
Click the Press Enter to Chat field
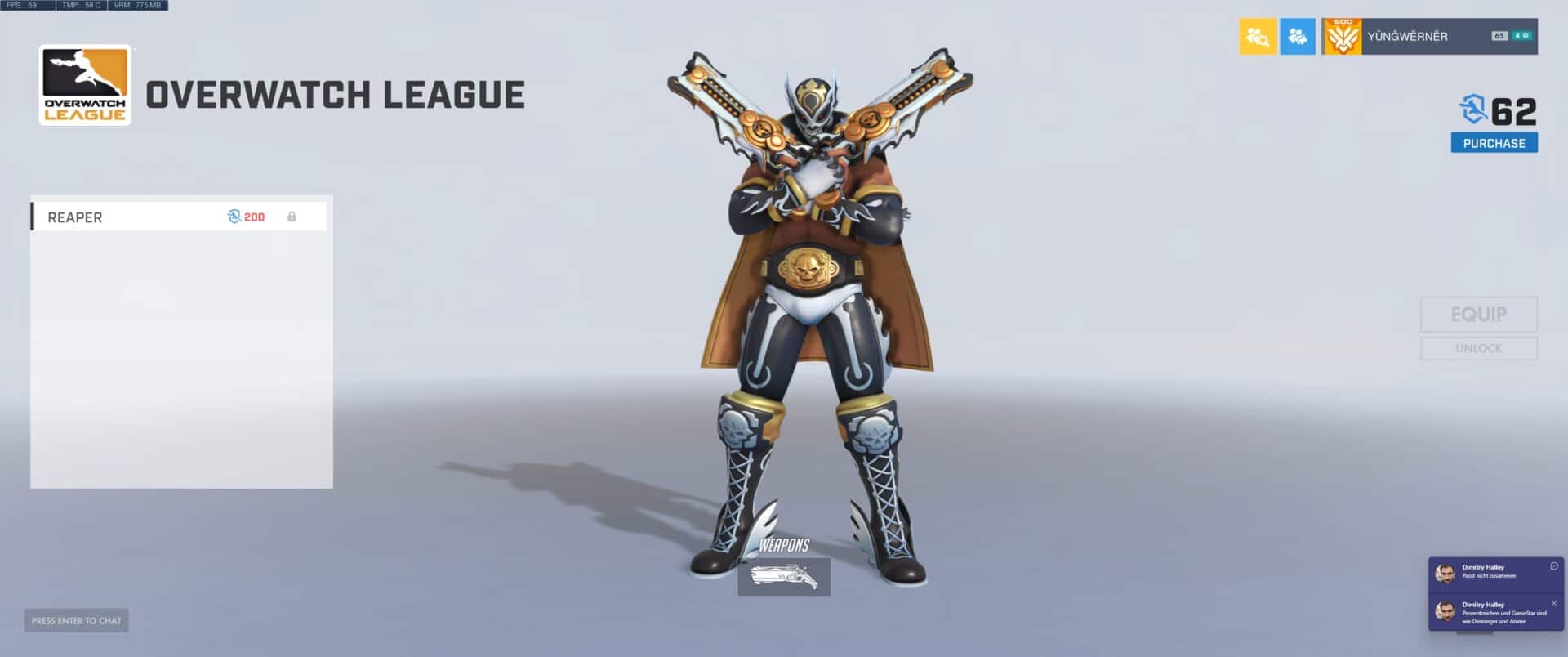coord(76,620)
